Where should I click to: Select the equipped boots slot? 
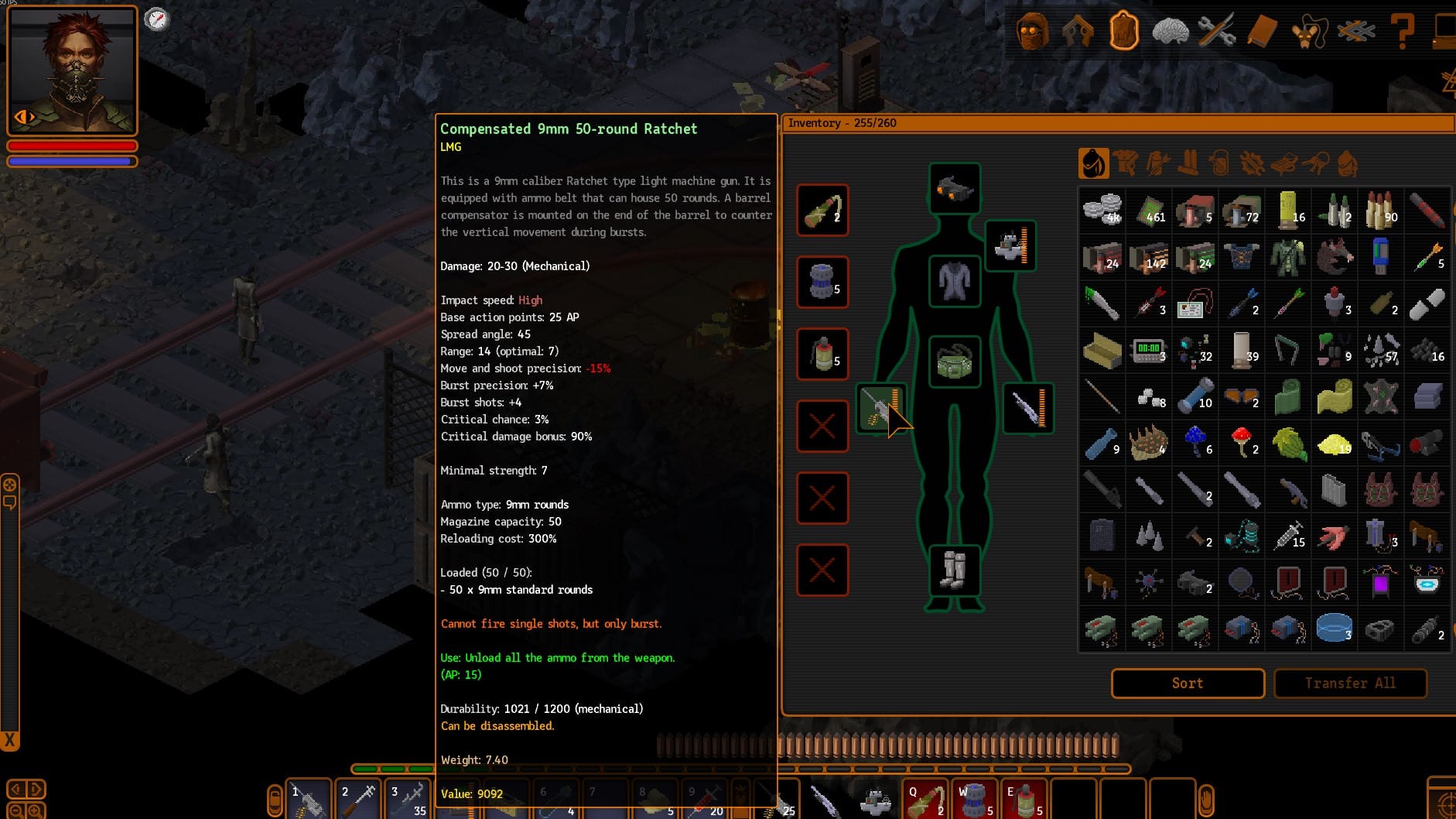point(955,571)
